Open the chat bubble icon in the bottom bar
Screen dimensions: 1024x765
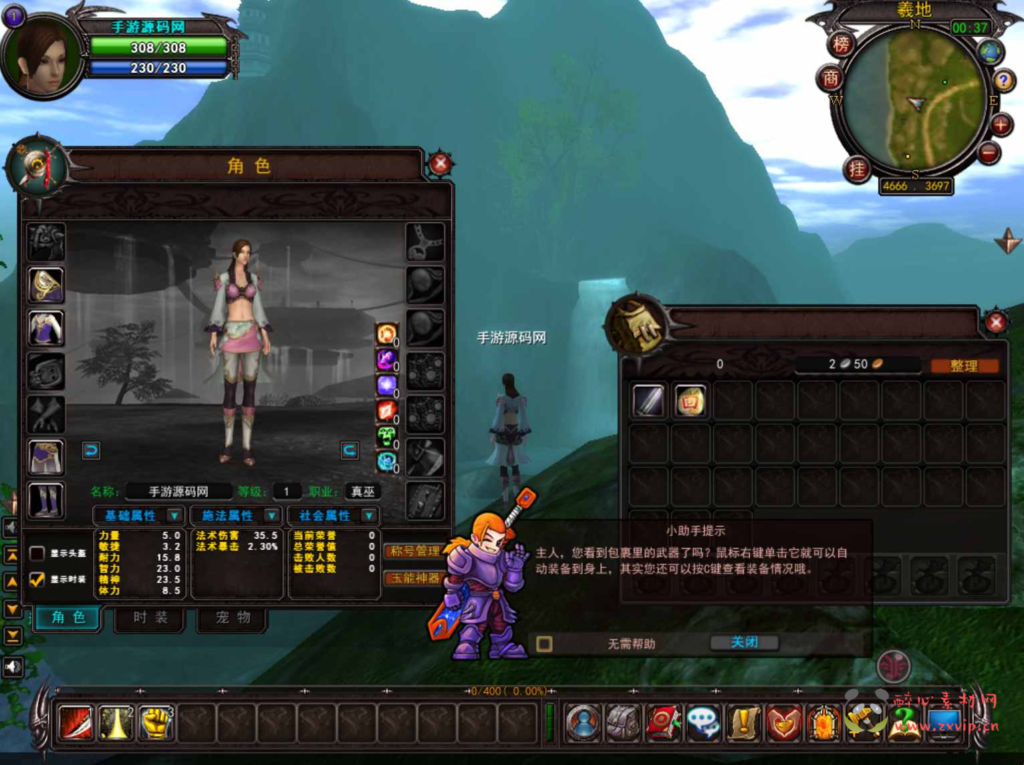(703, 722)
